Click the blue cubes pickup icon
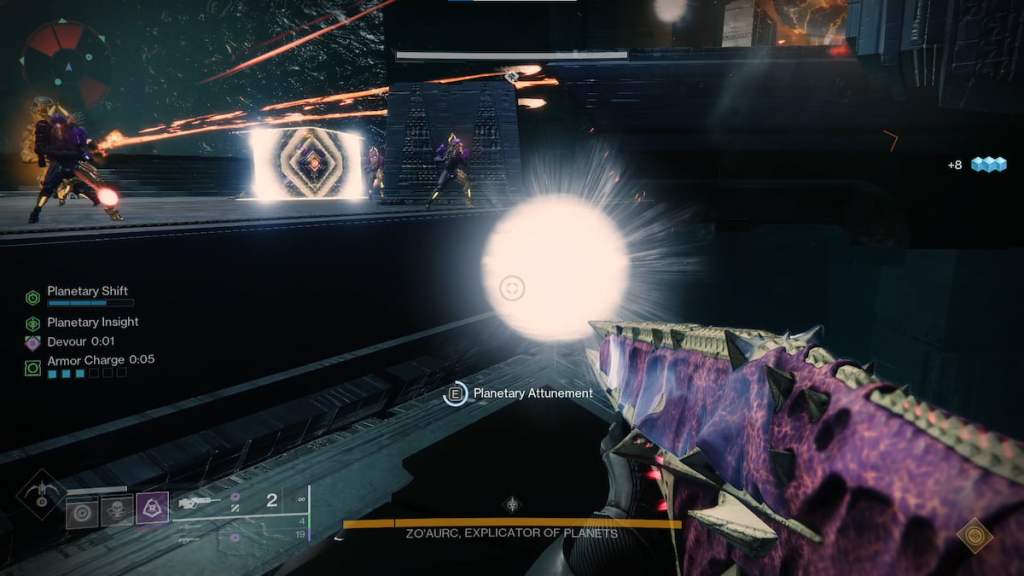The image size is (1024, 576). pos(988,164)
